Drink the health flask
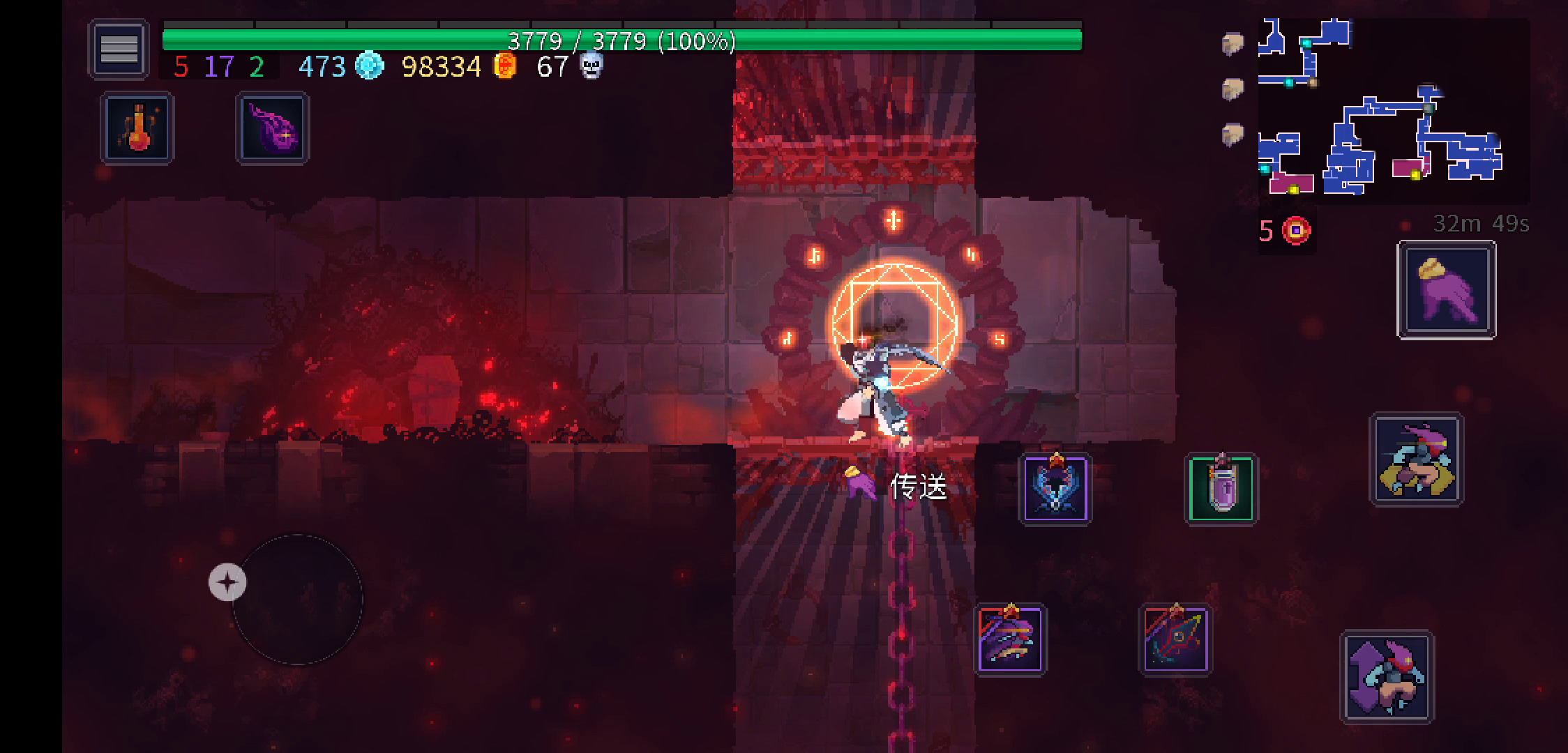Screen dimensions: 1568x753 point(137,129)
